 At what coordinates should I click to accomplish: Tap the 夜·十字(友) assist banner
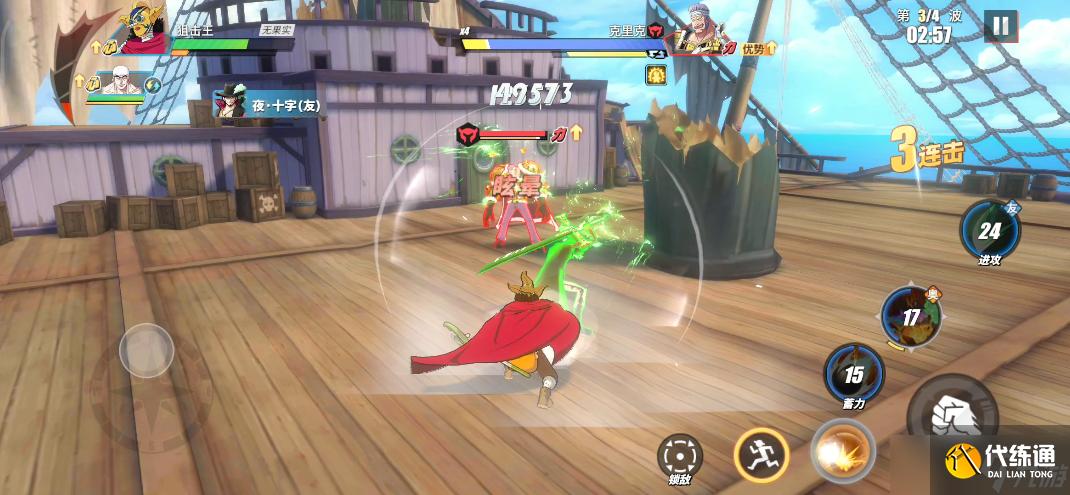click(268, 104)
